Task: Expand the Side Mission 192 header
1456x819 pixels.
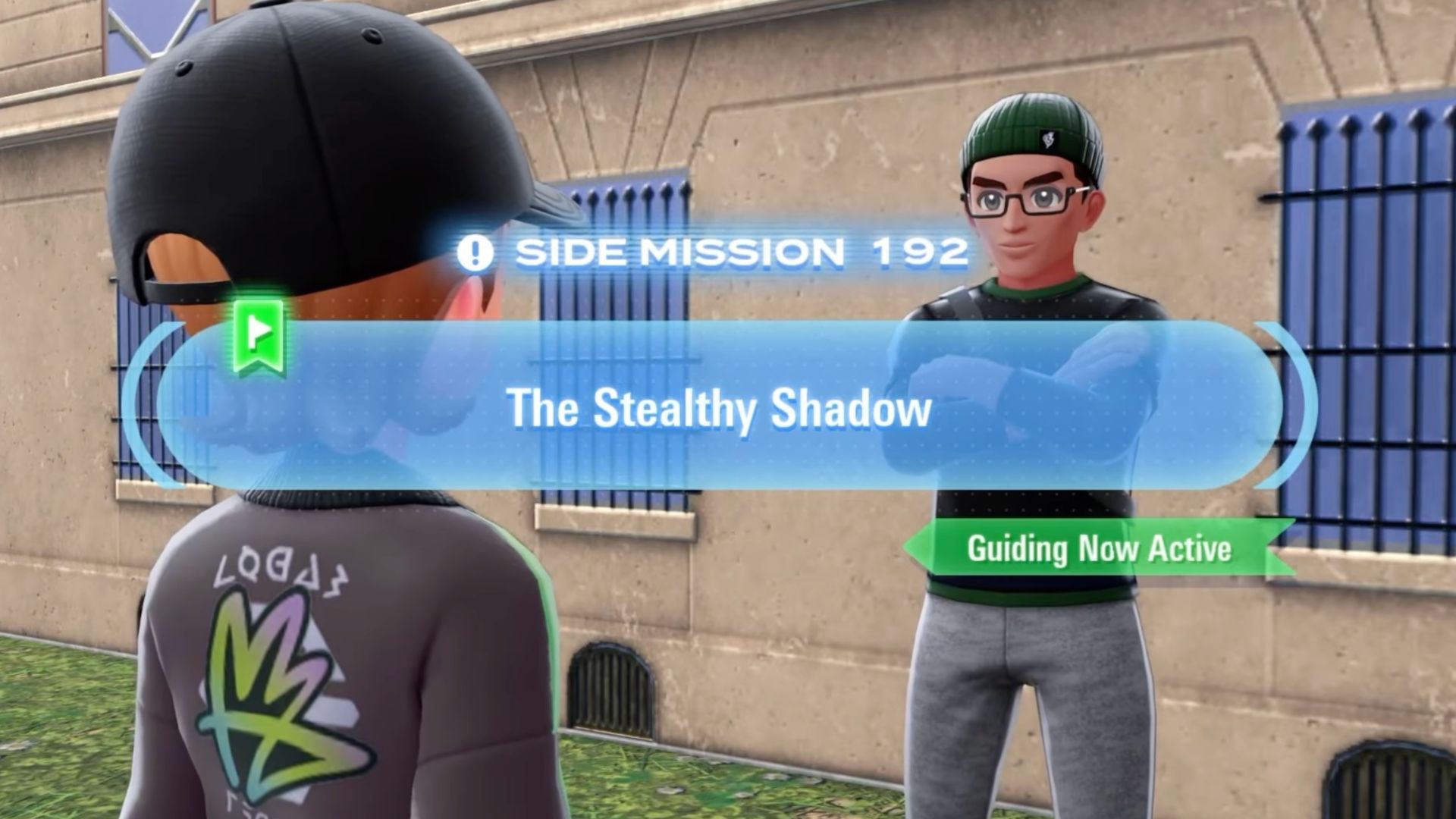Action: tap(739, 253)
